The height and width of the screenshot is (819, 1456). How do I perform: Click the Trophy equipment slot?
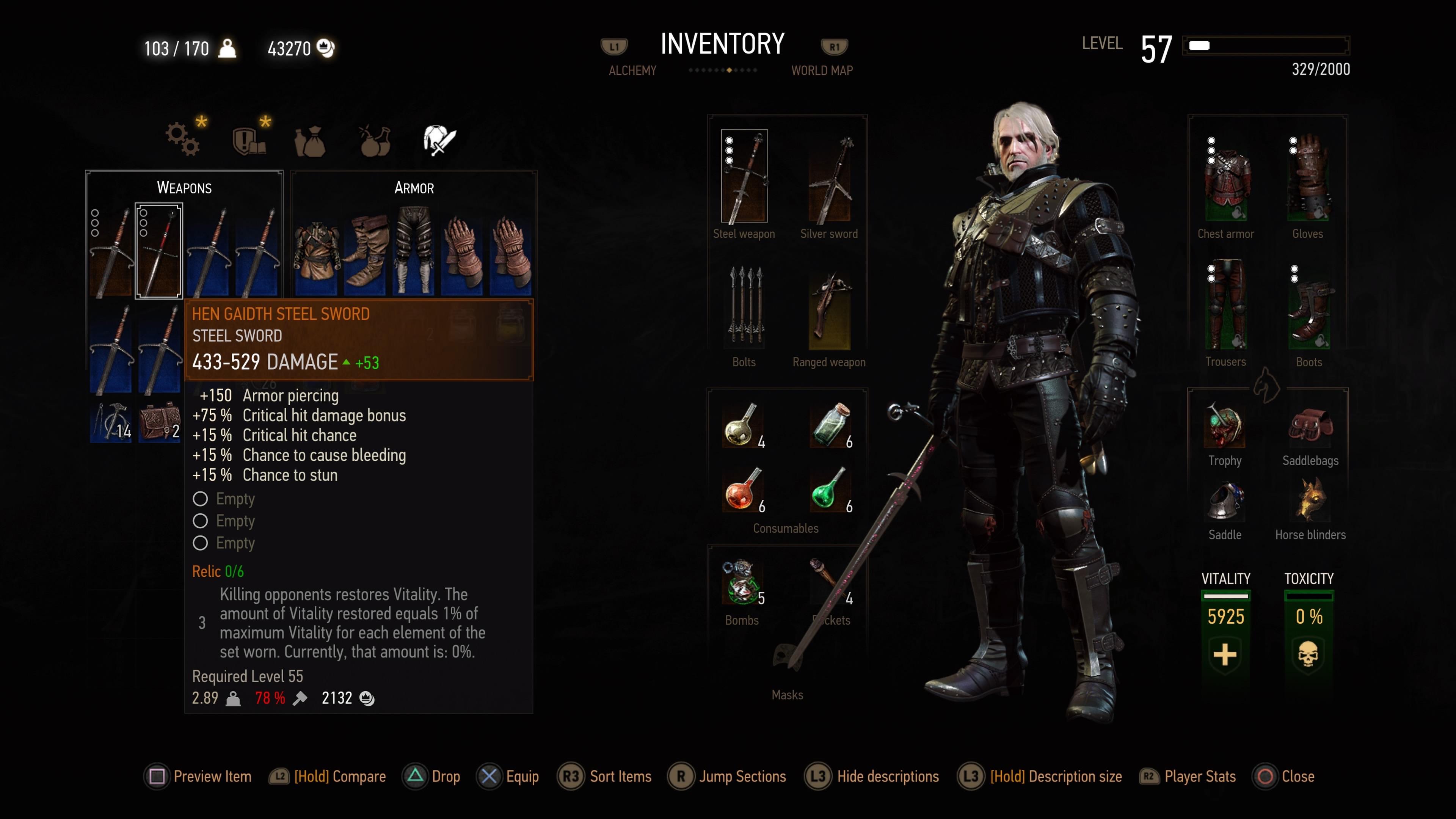point(1224,427)
